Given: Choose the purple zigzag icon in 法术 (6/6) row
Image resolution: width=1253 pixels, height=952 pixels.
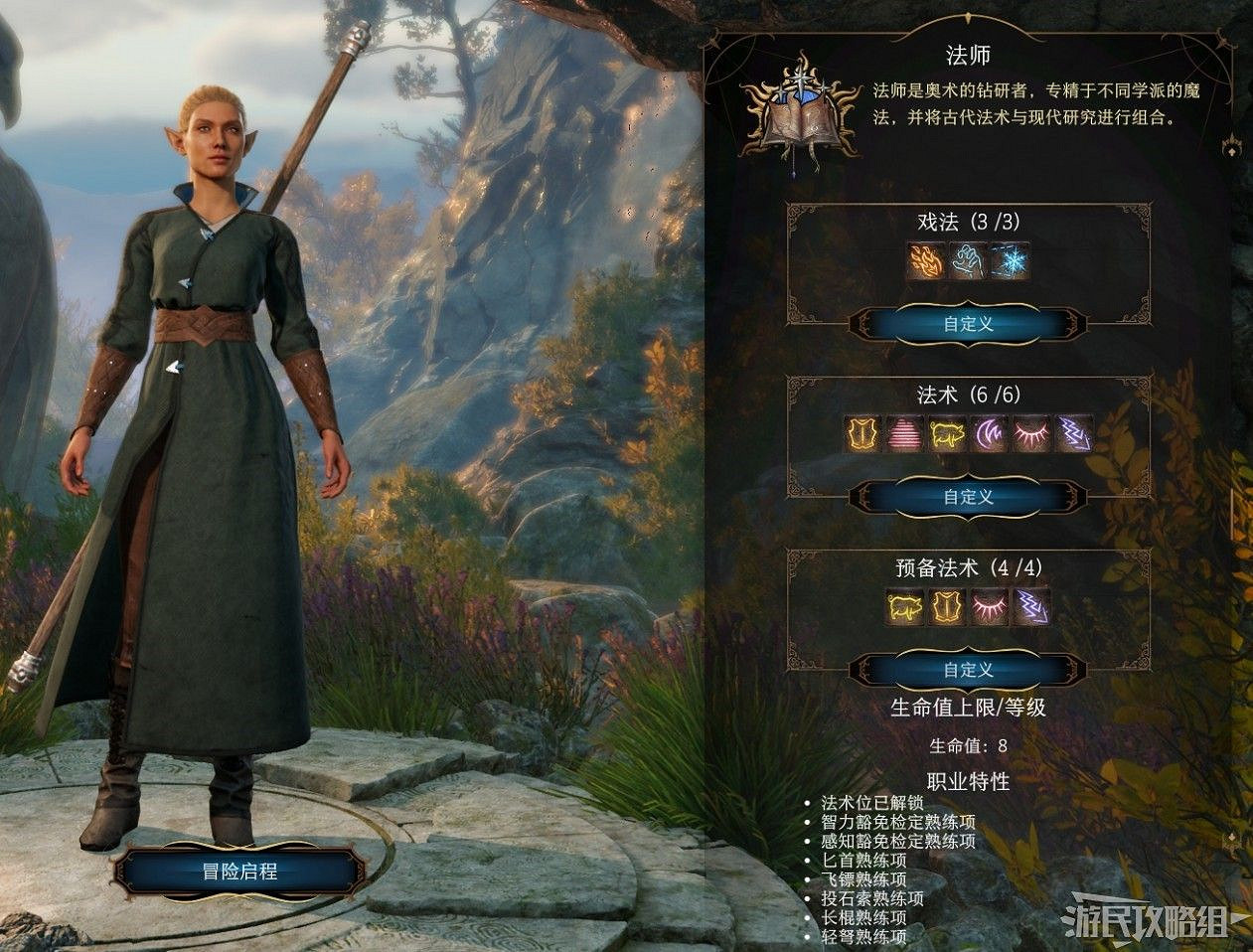Looking at the screenshot, I should (1072, 434).
